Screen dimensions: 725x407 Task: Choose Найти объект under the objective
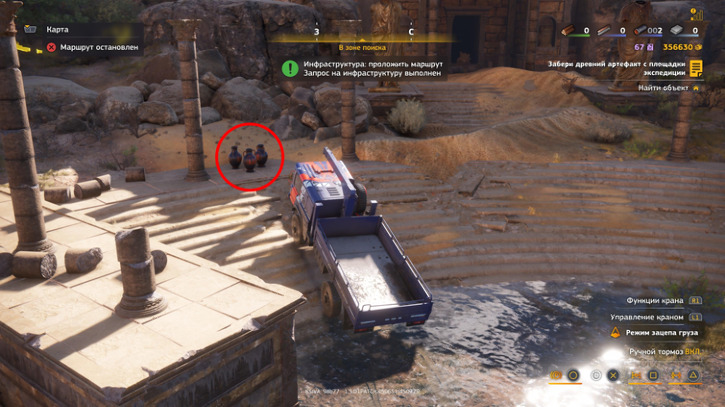663,88
